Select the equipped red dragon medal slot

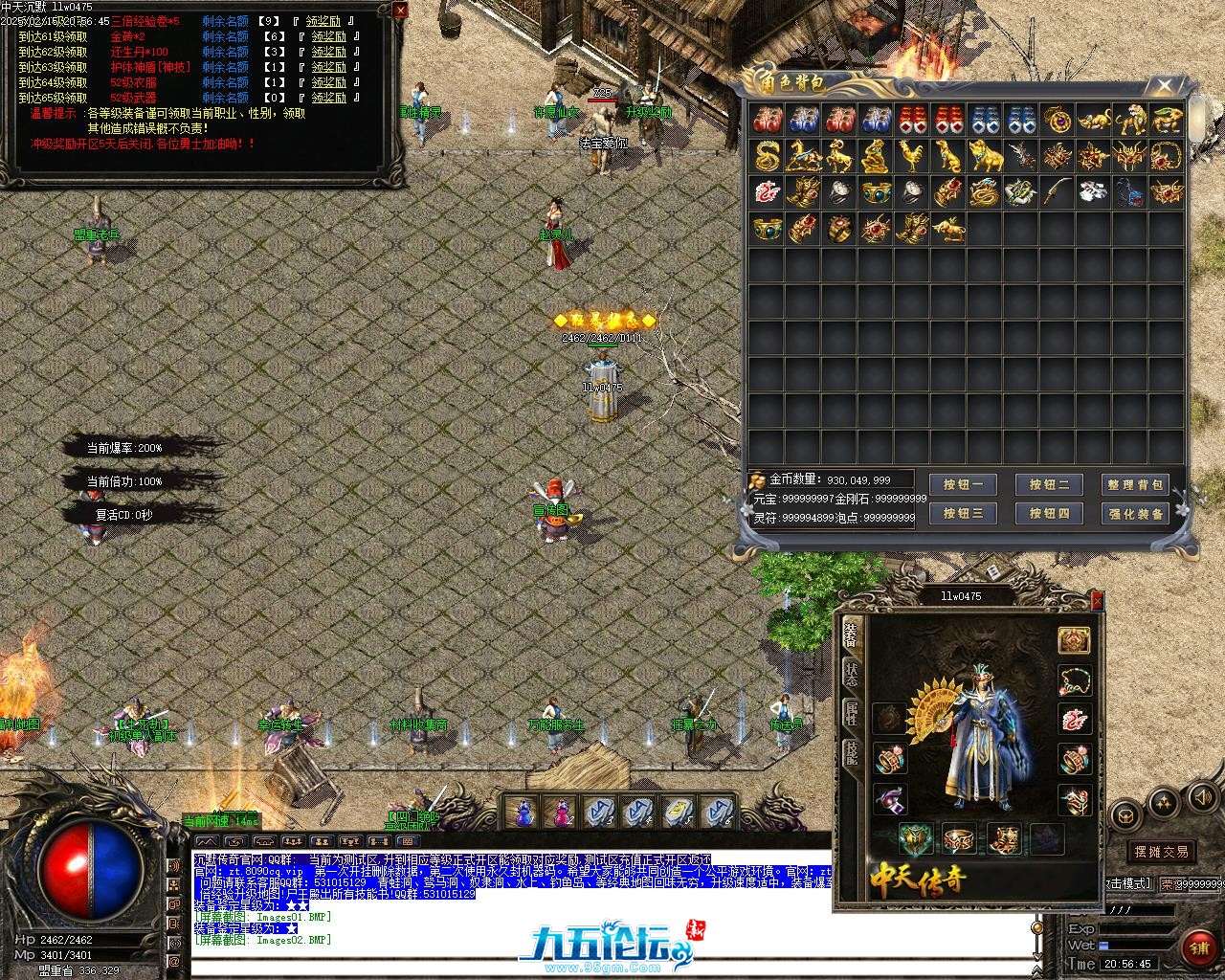pyautogui.click(x=1074, y=720)
